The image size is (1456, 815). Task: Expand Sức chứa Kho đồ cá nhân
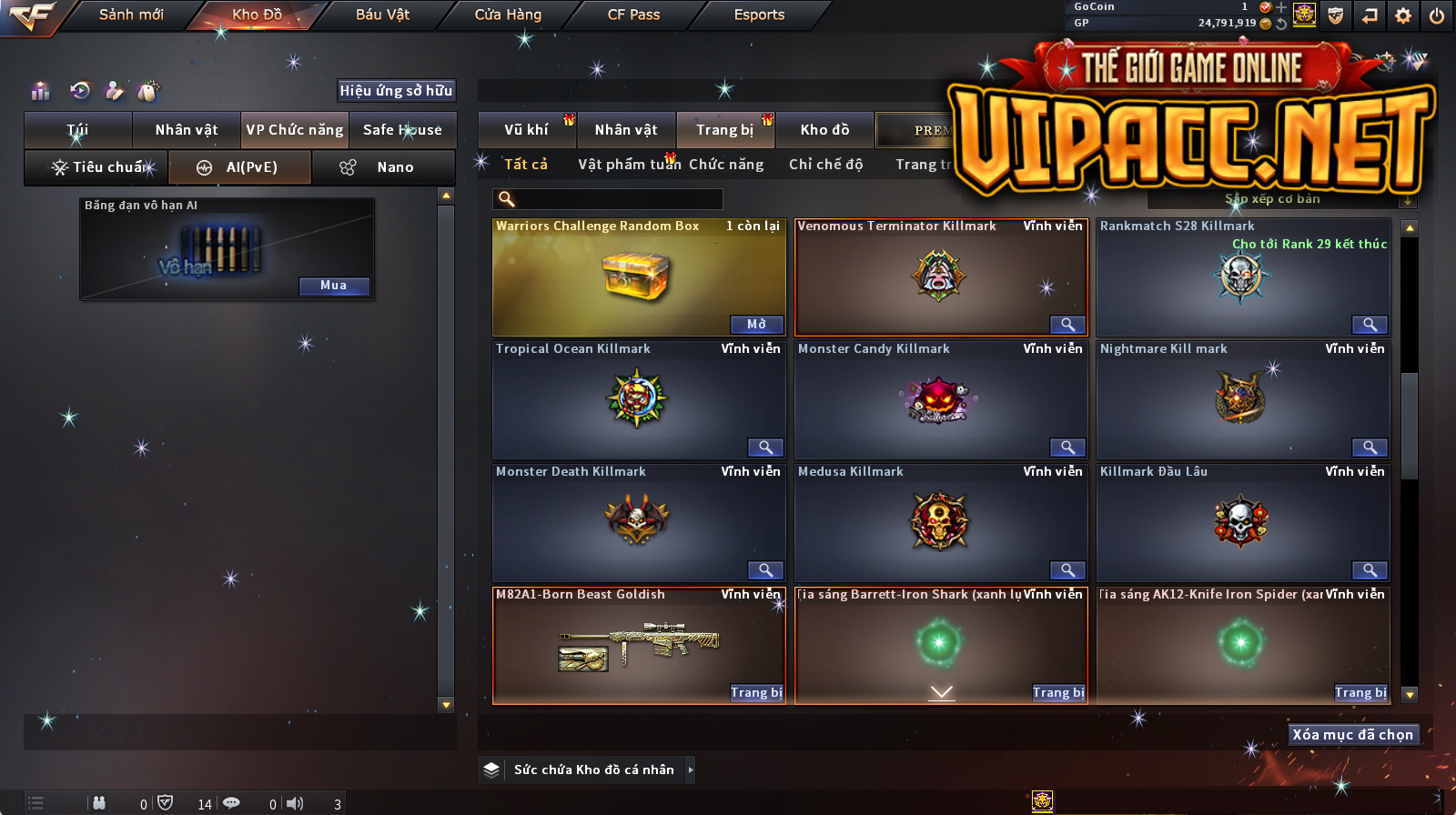(x=691, y=770)
